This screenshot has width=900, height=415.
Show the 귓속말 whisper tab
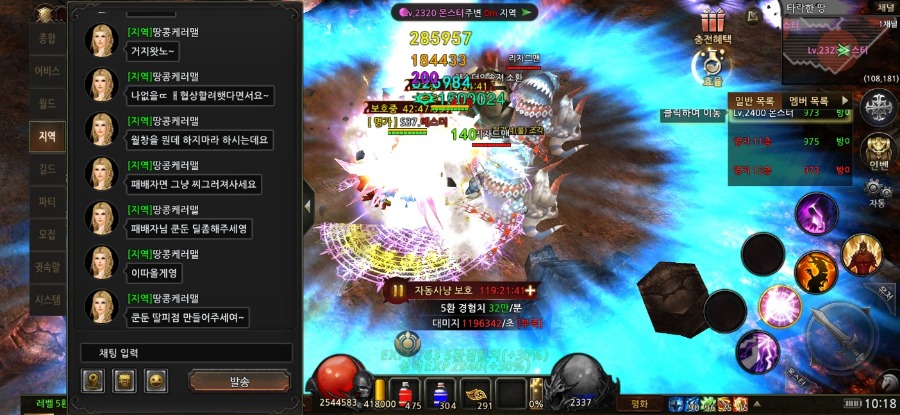pyautogui.click(x=47, y=267)
